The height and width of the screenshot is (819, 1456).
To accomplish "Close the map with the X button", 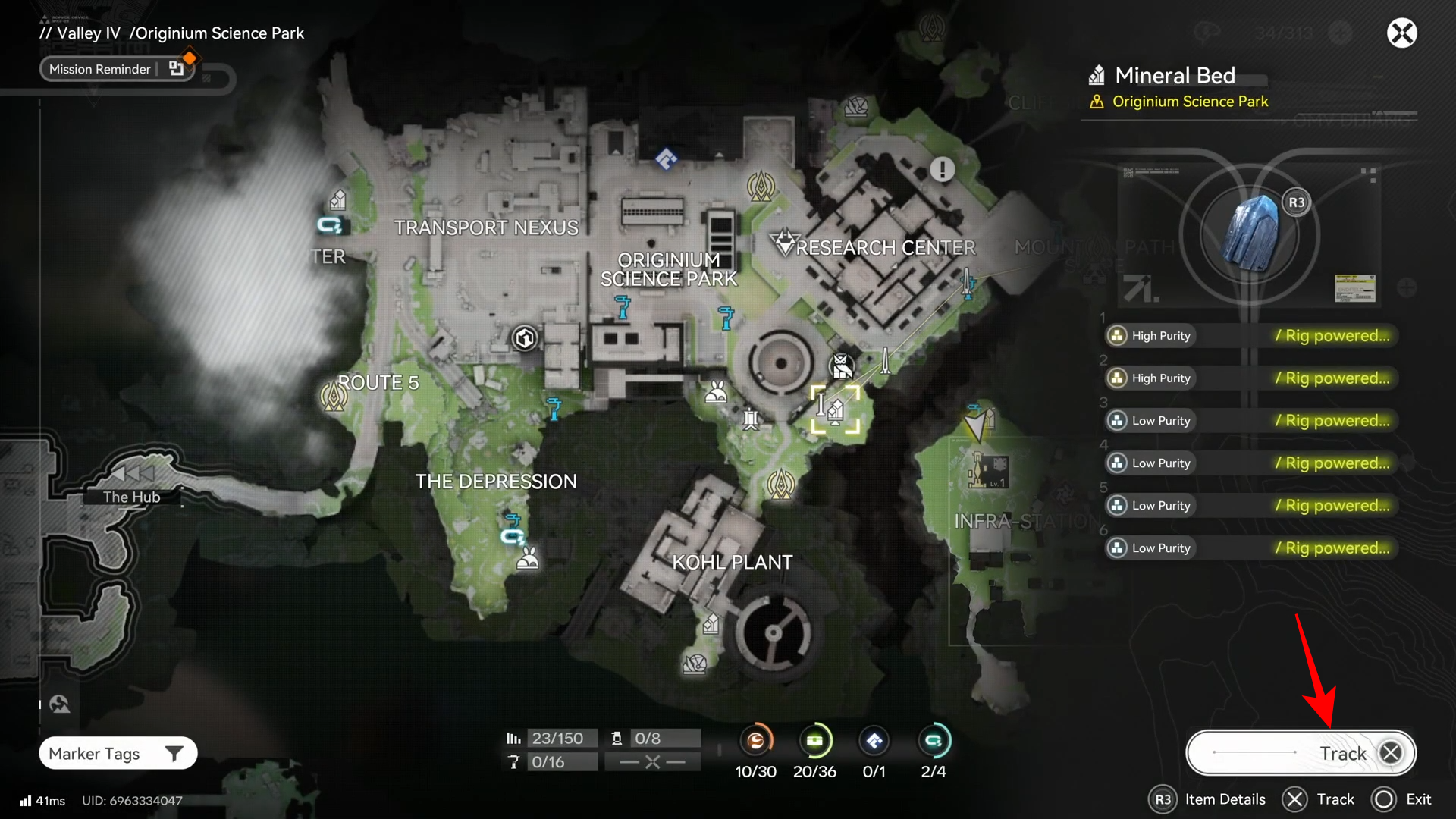I will [x=1401, y=33].
